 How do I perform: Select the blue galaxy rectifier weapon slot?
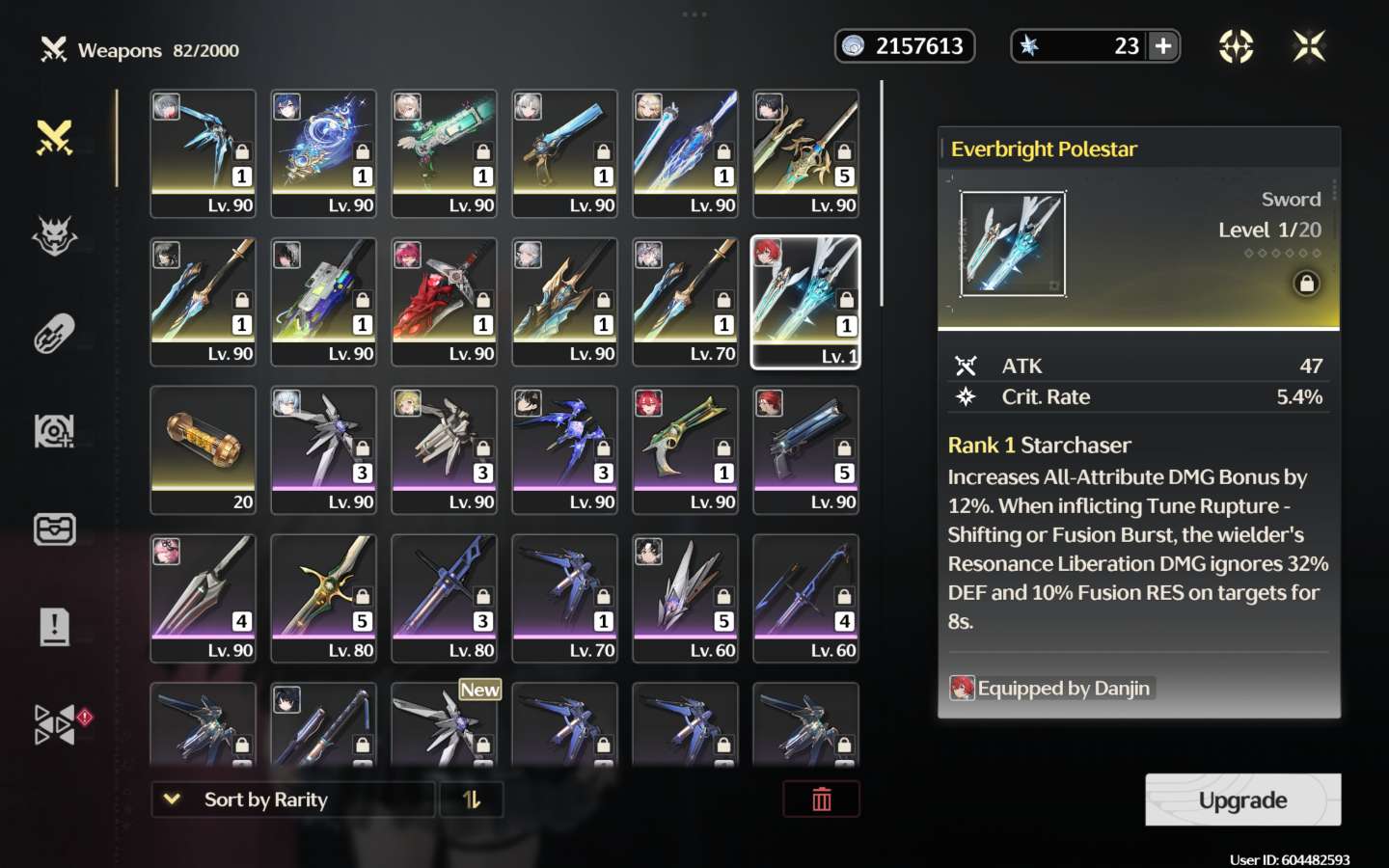[323, 152]
